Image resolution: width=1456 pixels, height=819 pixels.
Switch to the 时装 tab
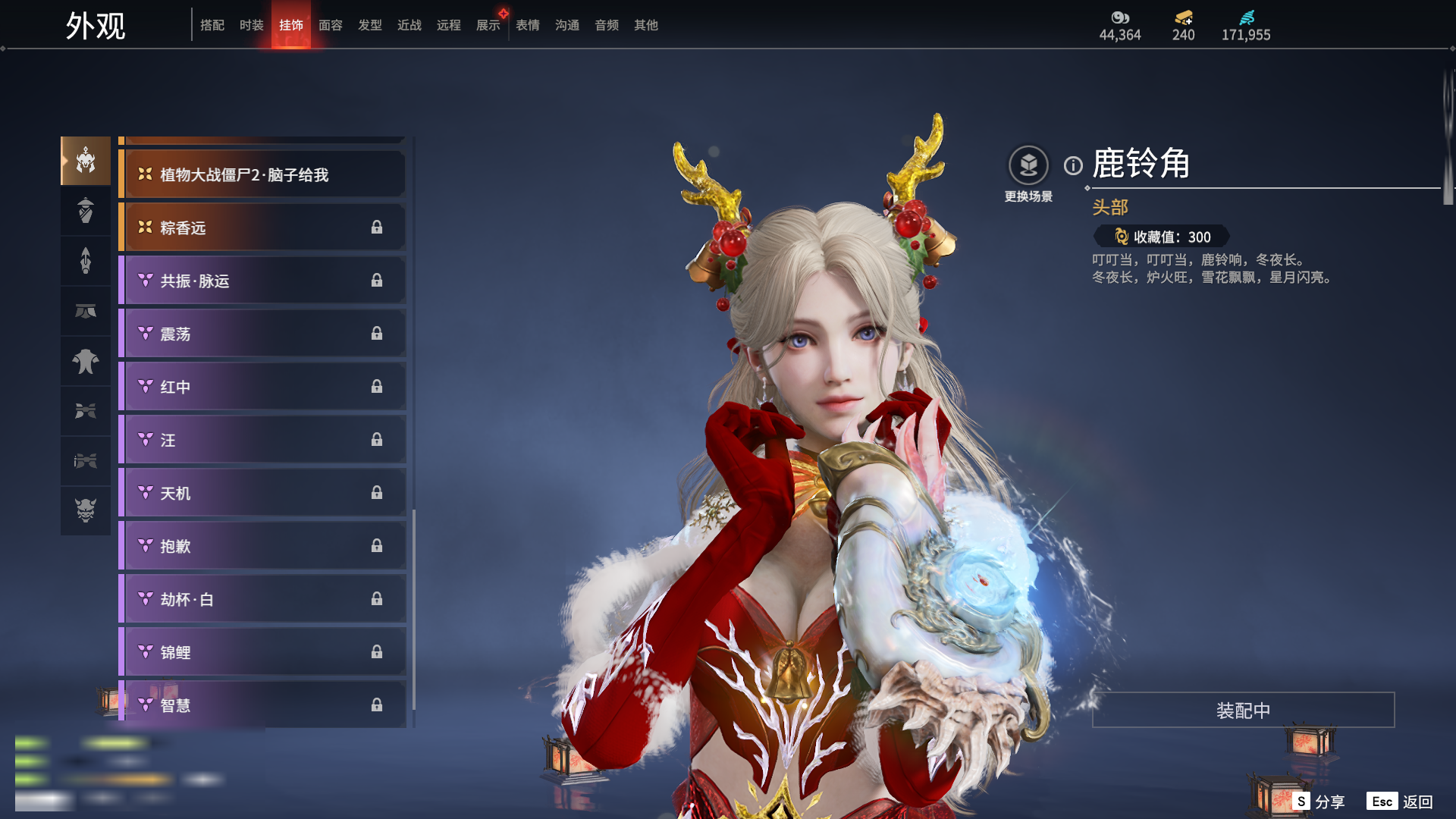251,25
